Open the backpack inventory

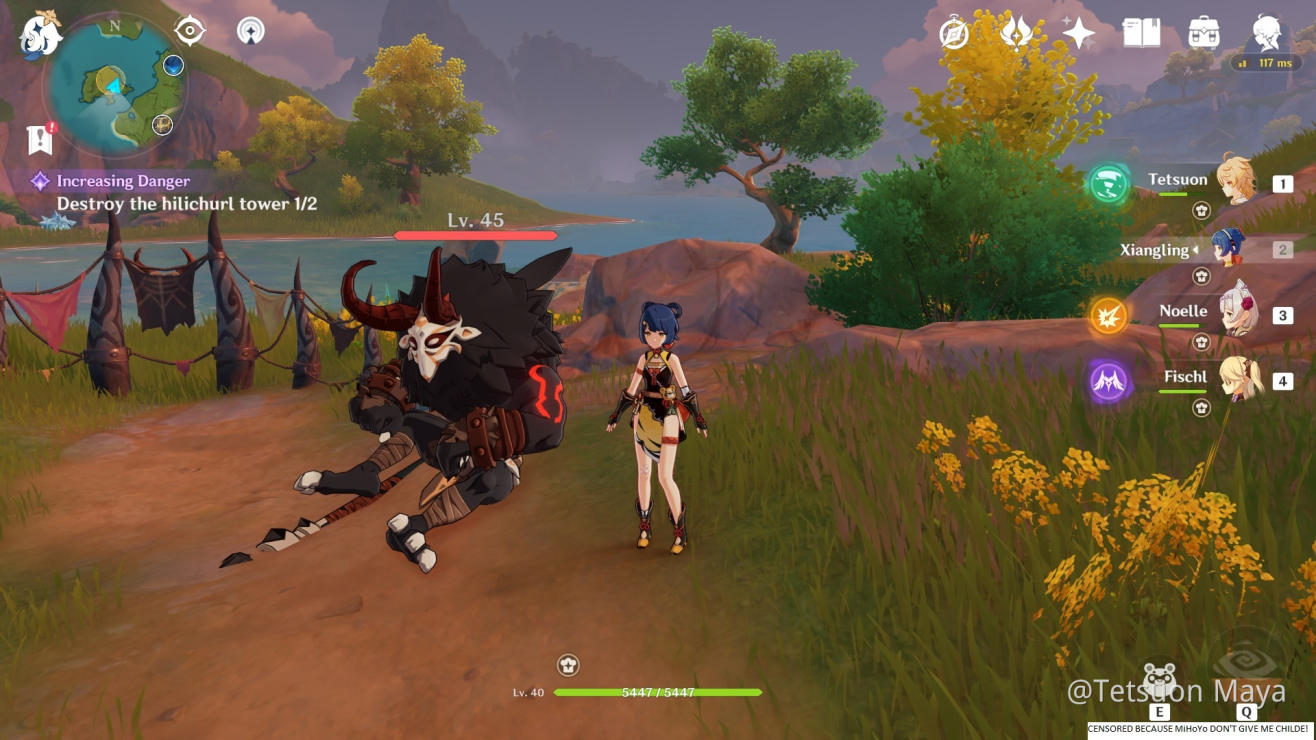point(1203,33)
